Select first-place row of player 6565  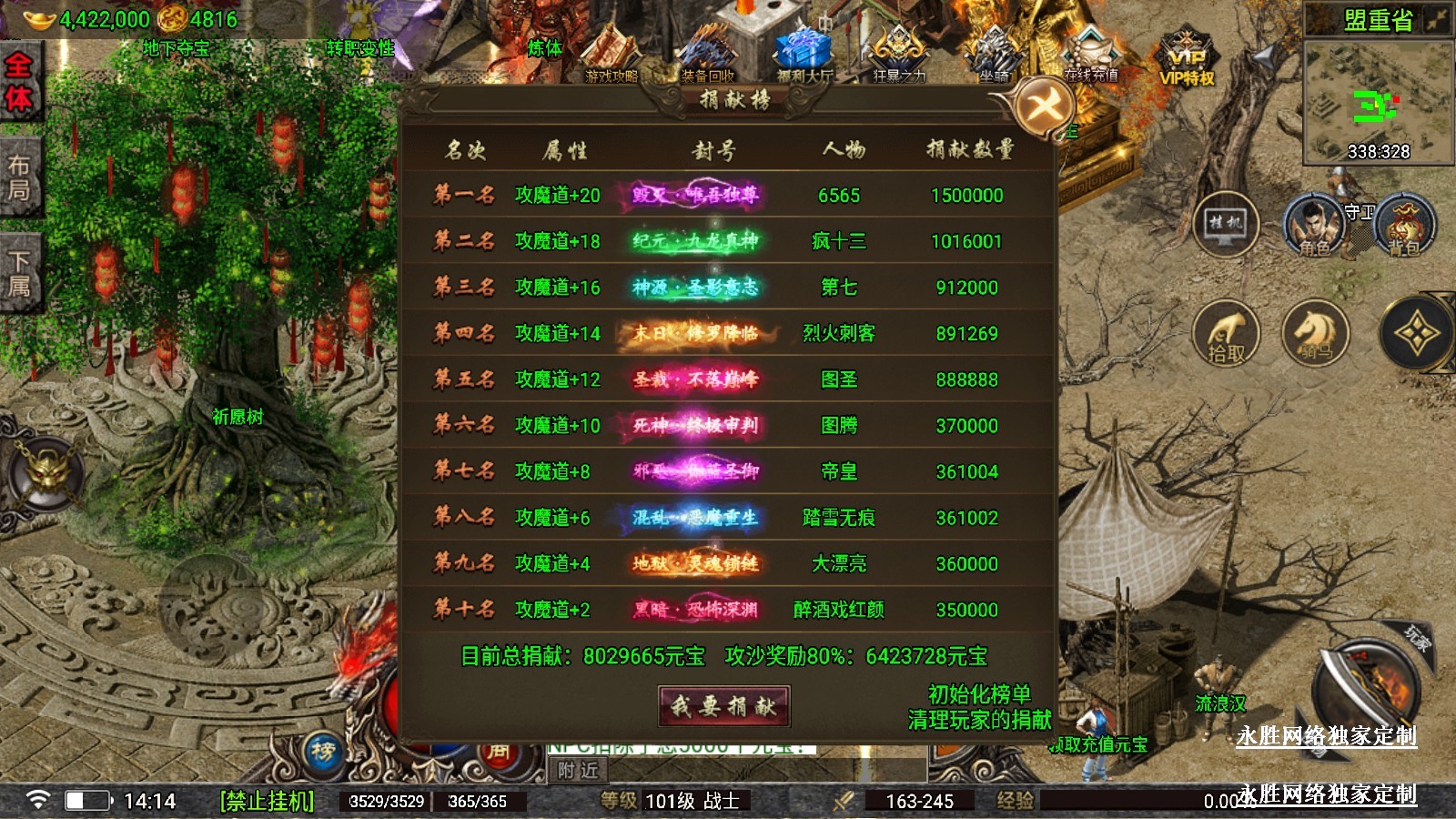point(728,195)
